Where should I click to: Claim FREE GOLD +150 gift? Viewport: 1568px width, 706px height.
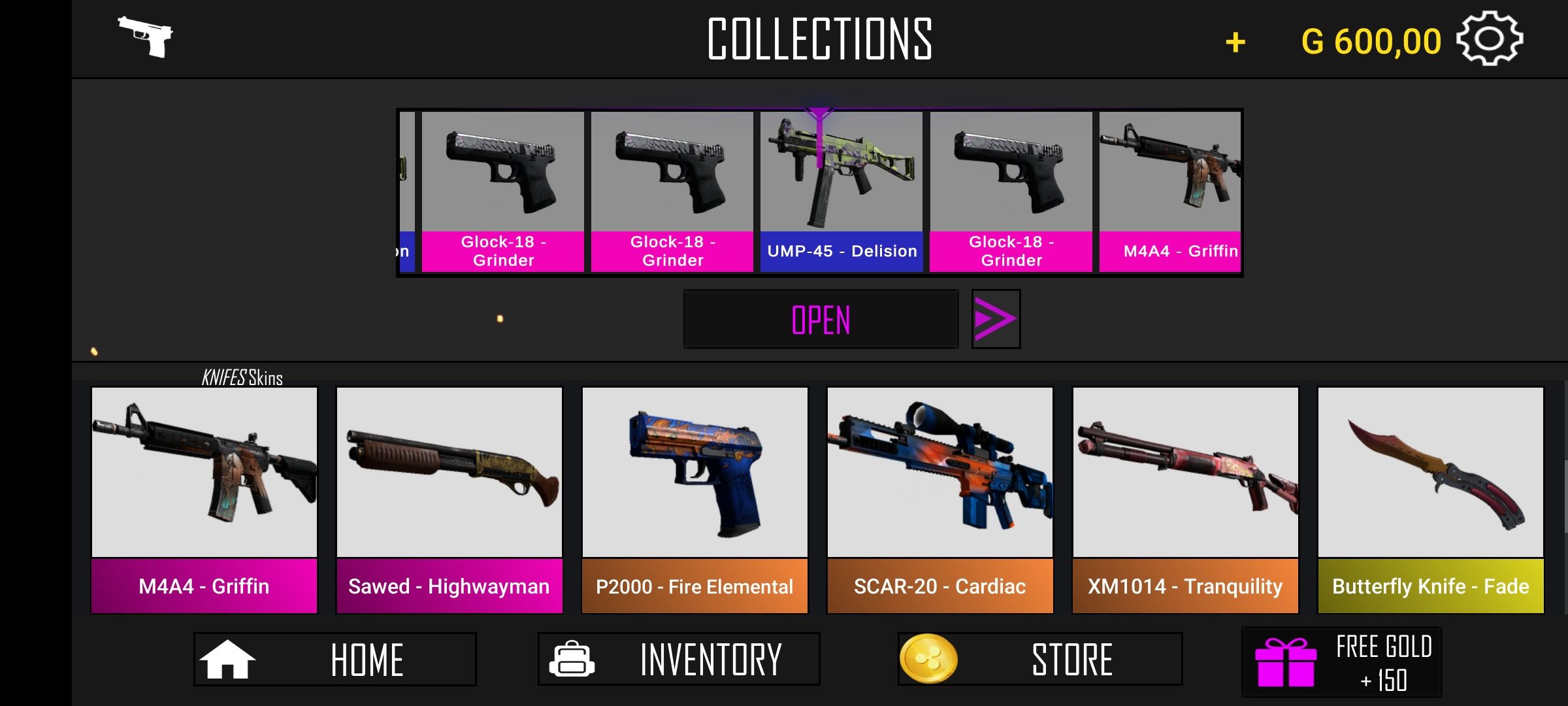1341,663
